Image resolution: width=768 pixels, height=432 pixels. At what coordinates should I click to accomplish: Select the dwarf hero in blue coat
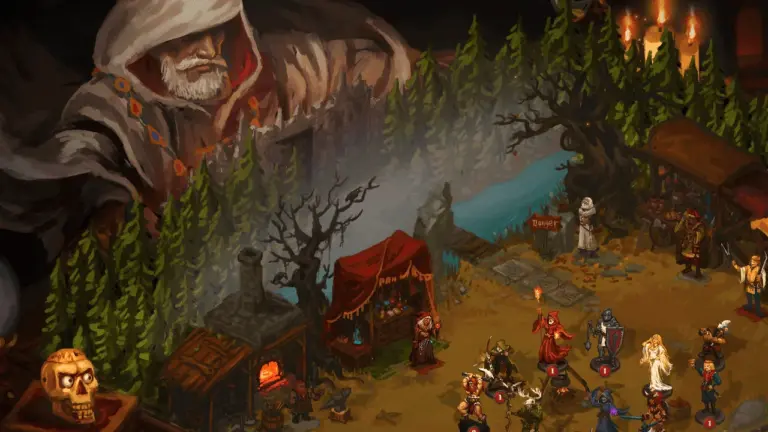pyautogui.click(x=709, y=385)
